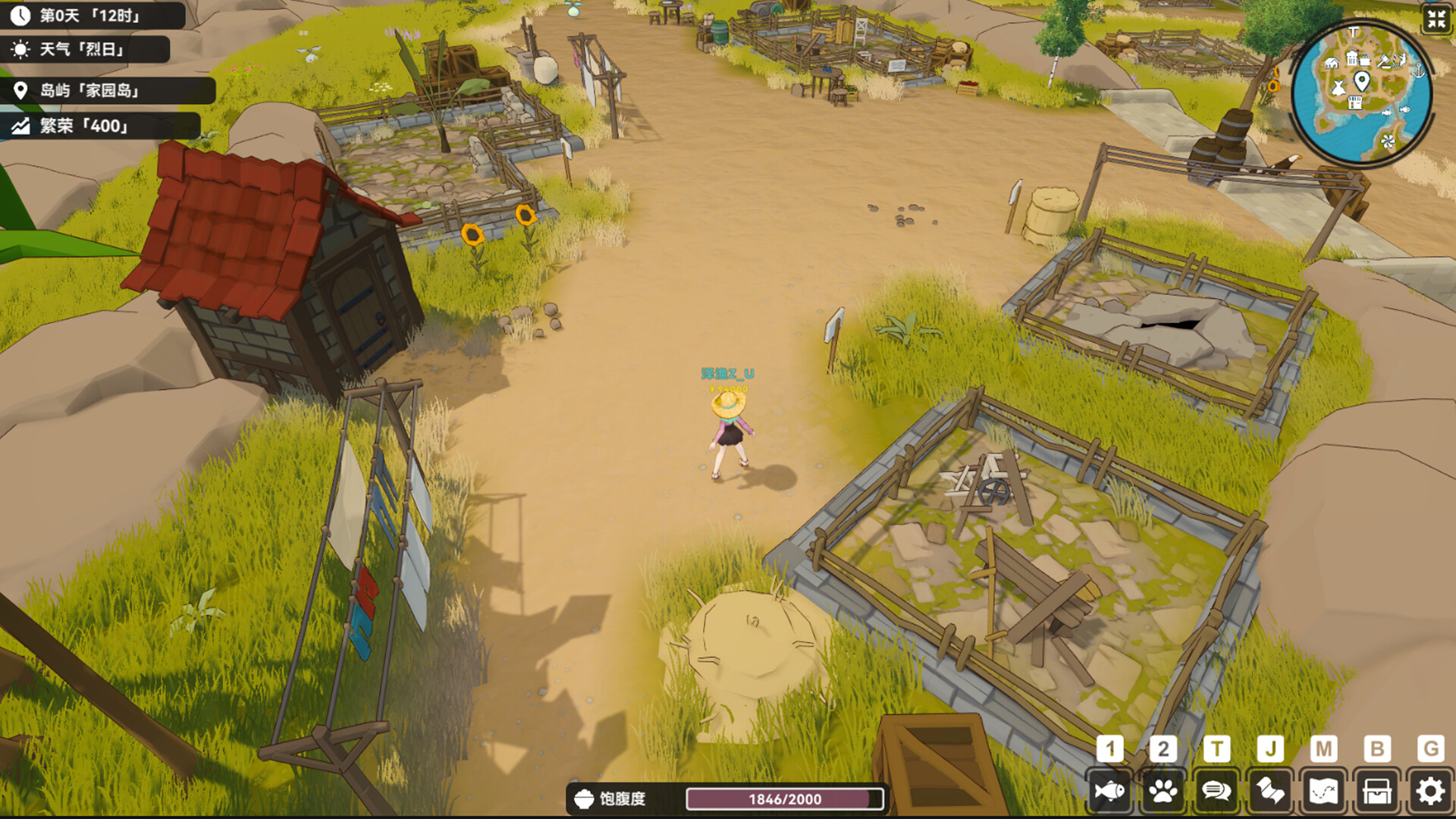
Task: Open the scroll journal icon
Action: tap(1270, 792)
